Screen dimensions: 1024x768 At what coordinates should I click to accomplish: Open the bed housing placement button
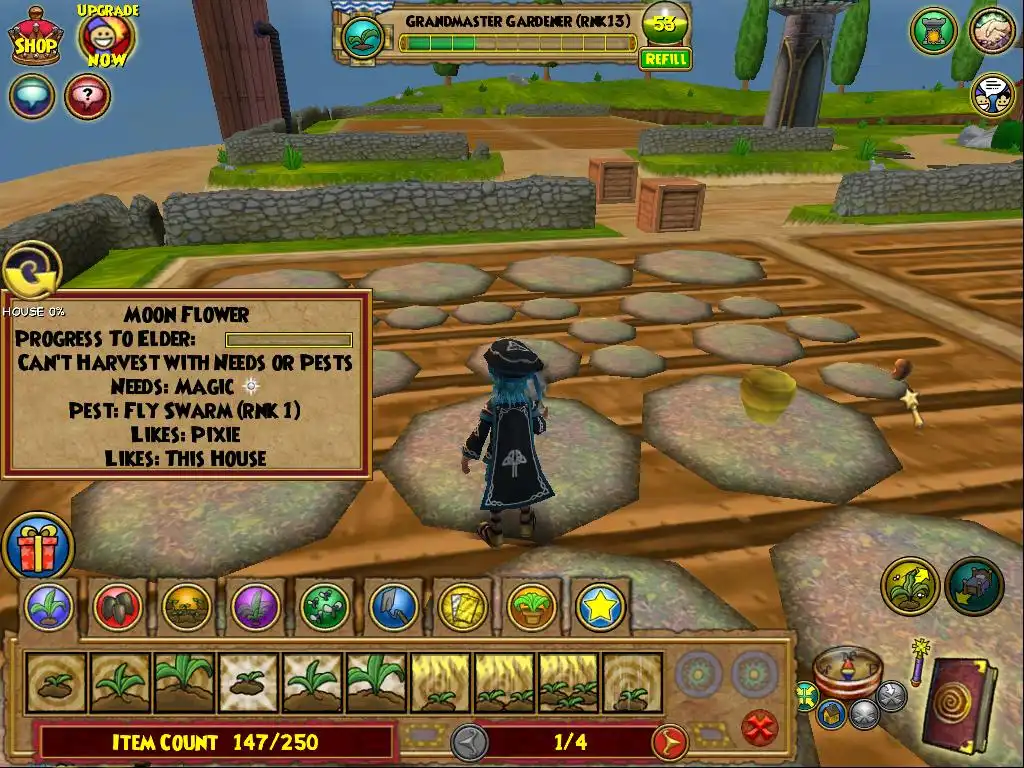click(974, 586)
